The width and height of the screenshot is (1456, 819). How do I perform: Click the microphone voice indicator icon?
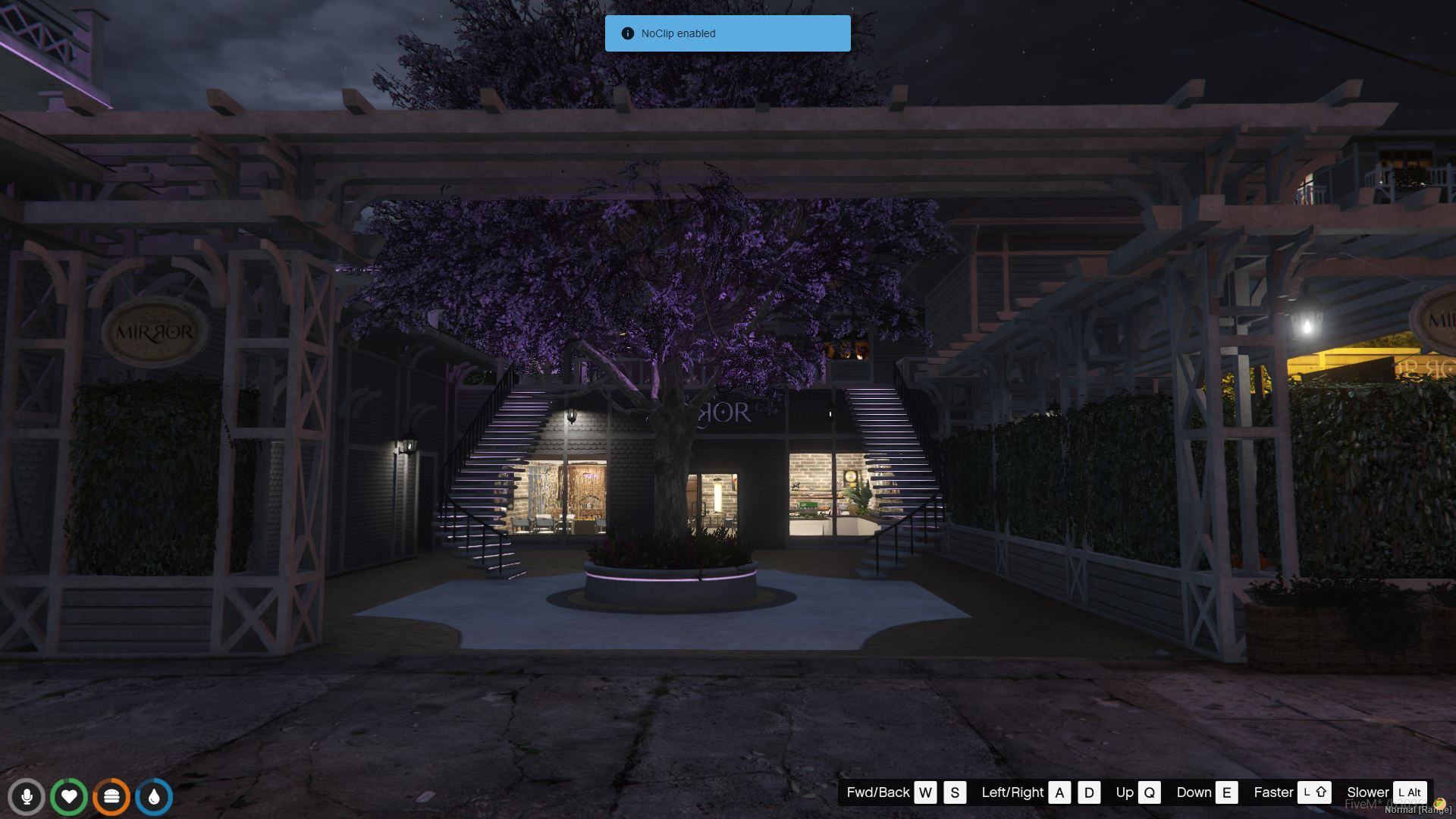(x=27, y=797)
